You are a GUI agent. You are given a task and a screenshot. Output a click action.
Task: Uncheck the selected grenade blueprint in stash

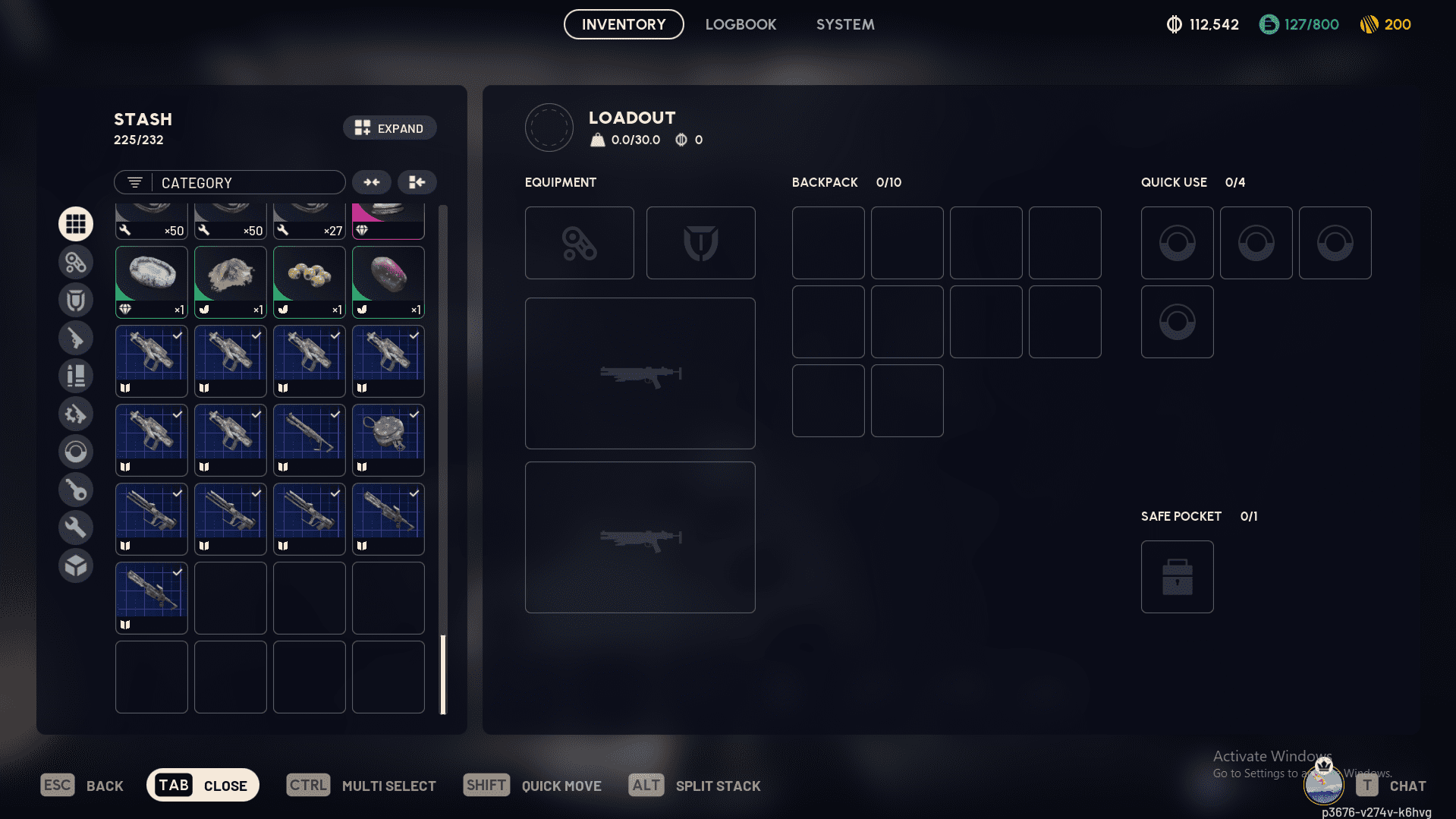[414, 414]
